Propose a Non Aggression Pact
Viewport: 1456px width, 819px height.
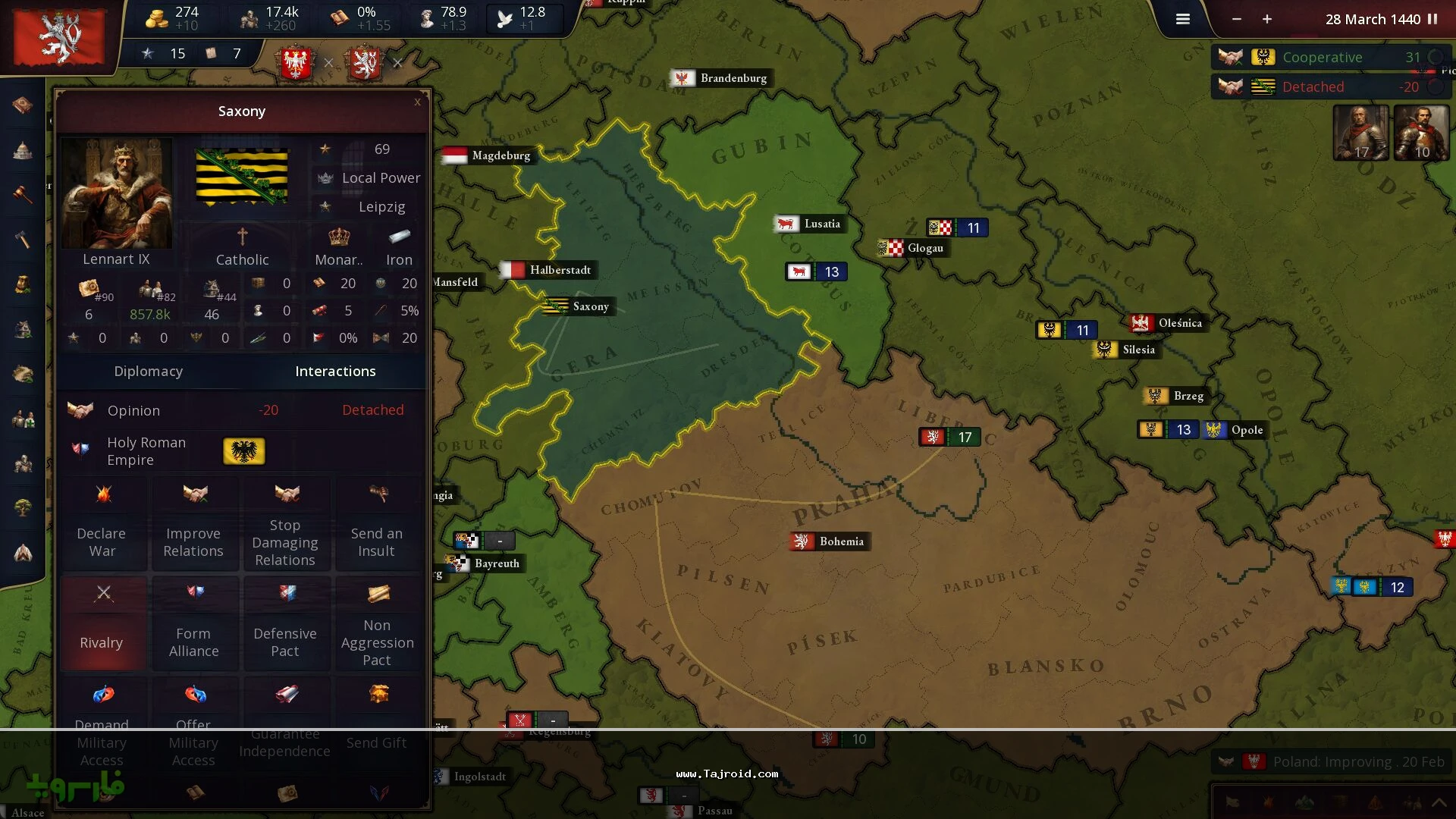[377, 623]
